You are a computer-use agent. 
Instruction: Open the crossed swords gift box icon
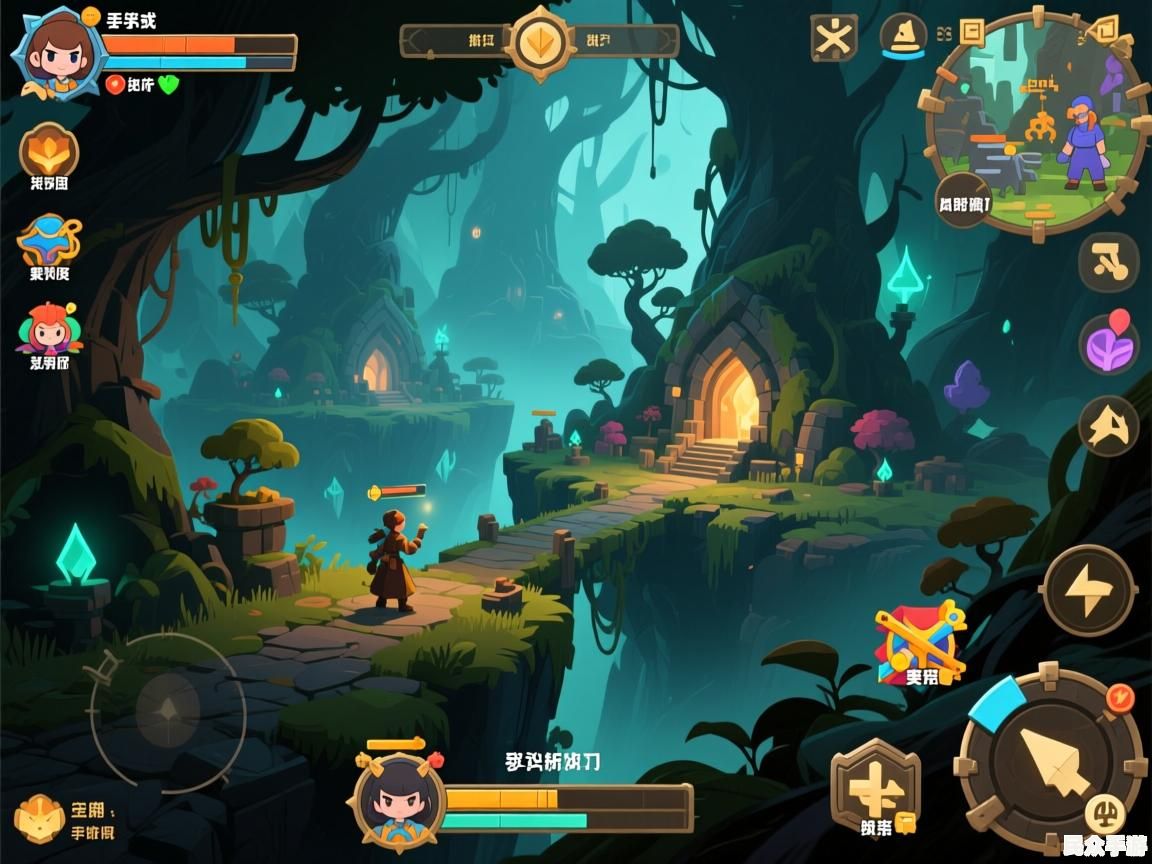coord(920,644)
